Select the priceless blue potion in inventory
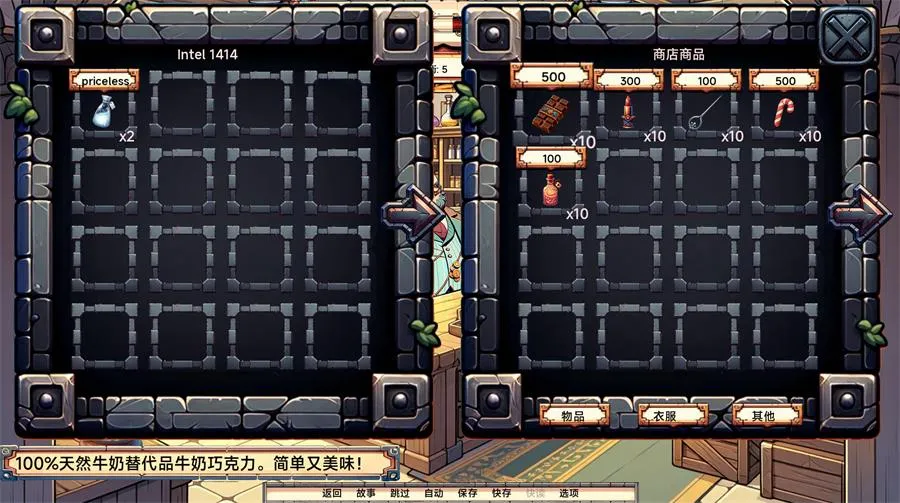Image resolution: width=900 pixels, height=503 pixels. (x=104, y=111)
